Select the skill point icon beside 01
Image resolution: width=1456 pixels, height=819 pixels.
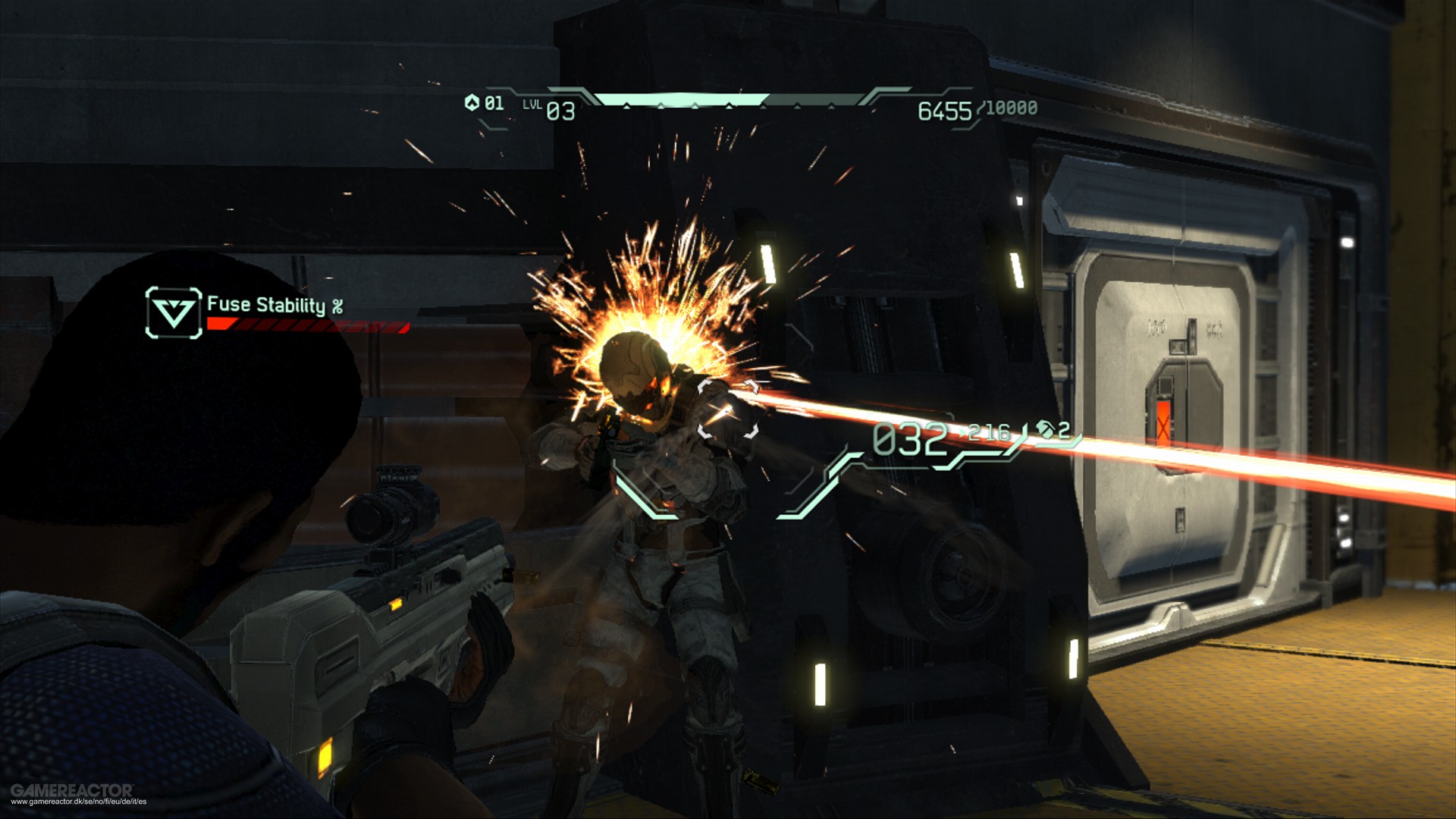[472, 102]
